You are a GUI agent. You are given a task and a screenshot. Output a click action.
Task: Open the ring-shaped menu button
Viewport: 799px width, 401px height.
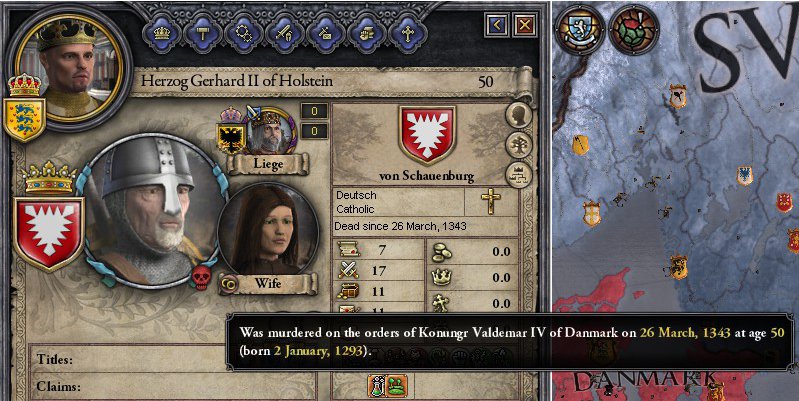tap(243, 31)
